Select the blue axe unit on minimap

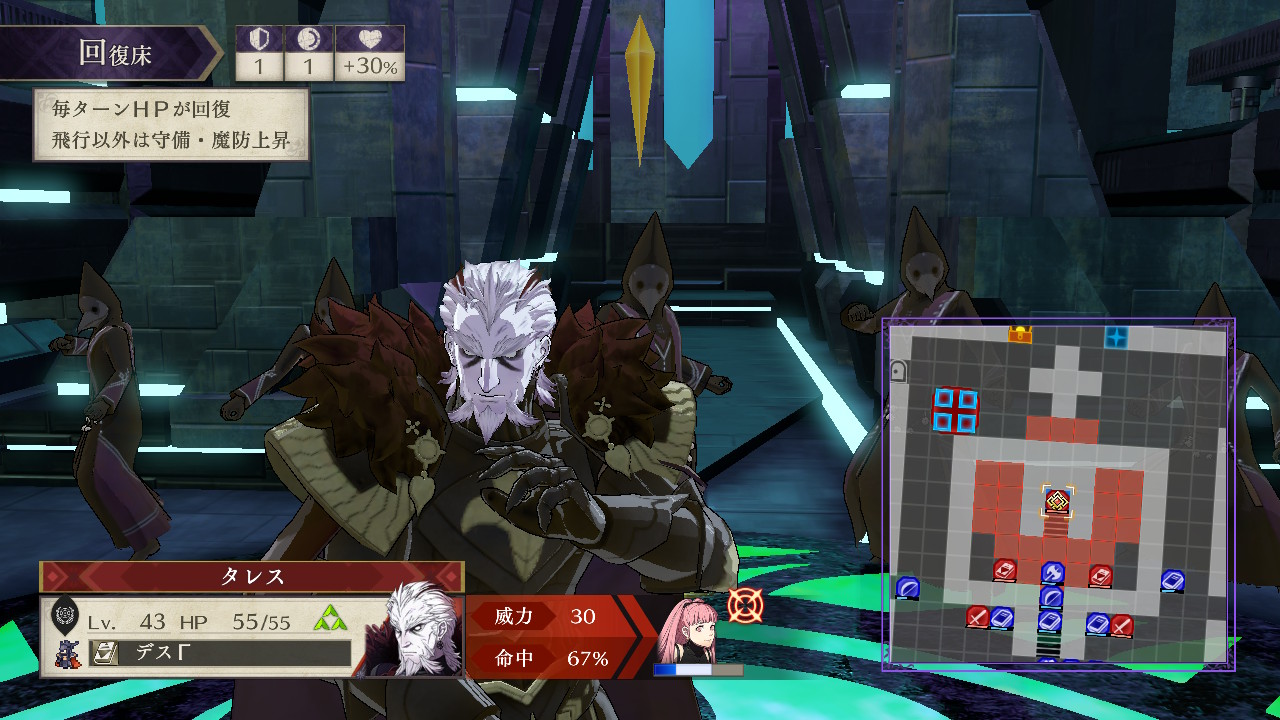pyautogui.click(x=1053, y=572)
